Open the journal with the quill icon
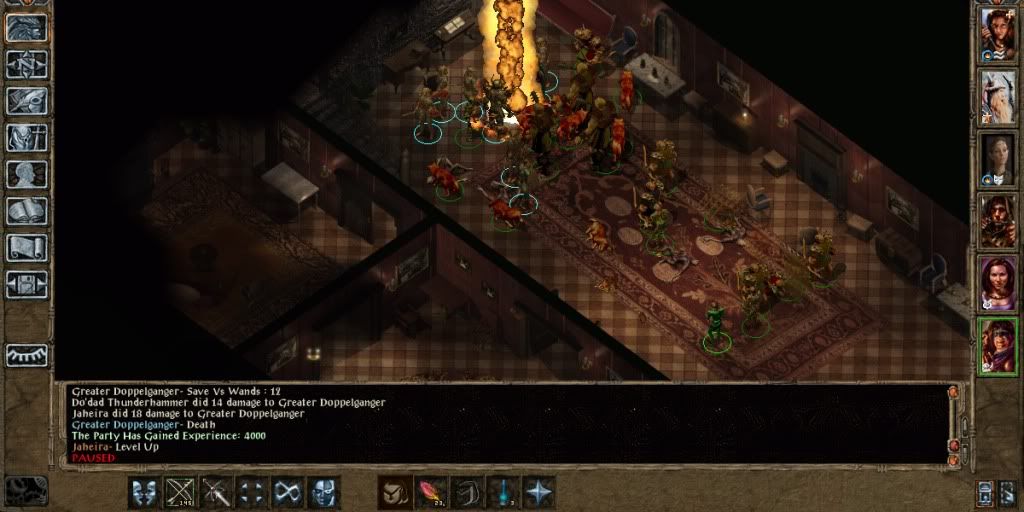The width and height of the screenshot is (1024, 512). 27,101
